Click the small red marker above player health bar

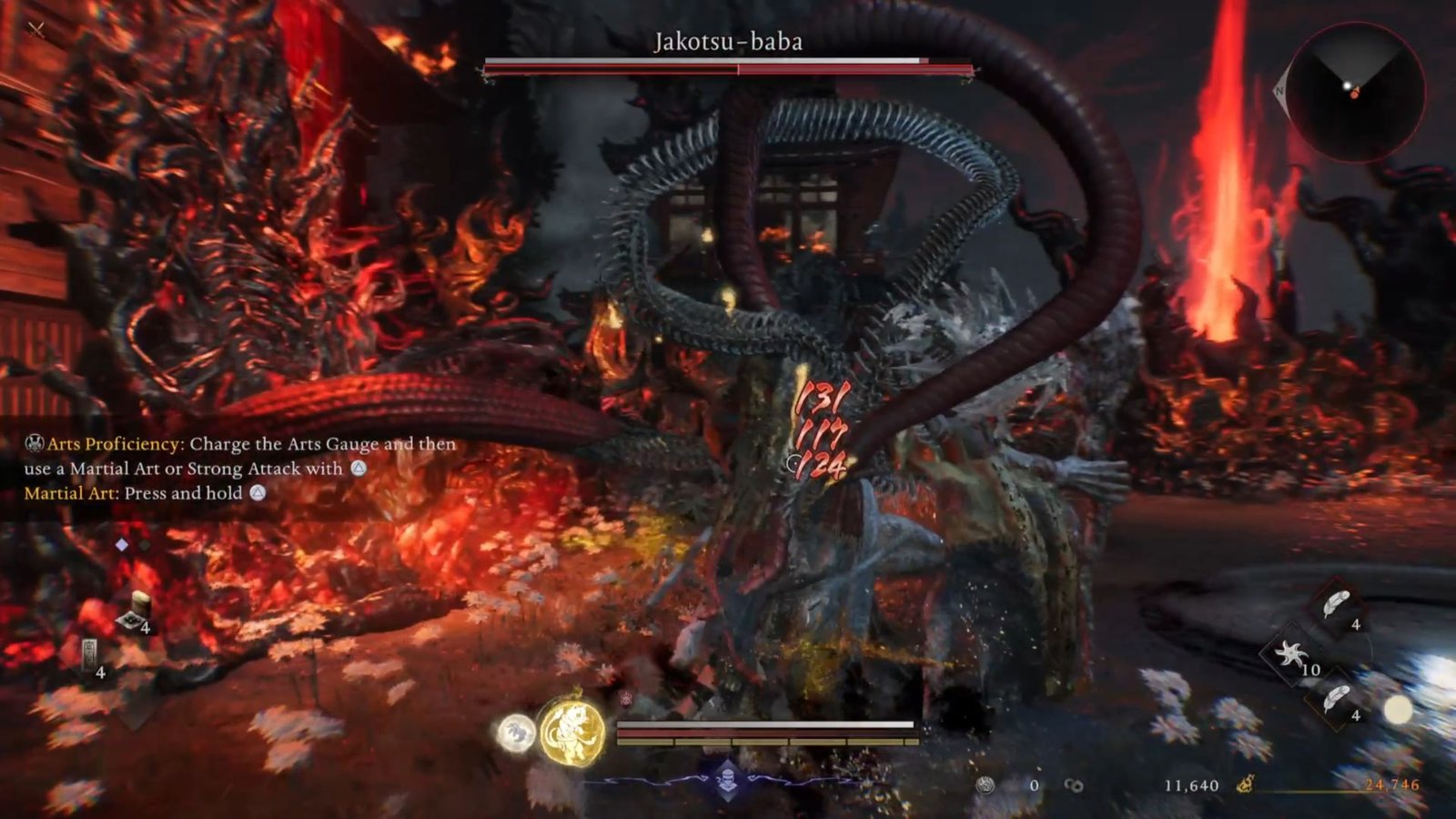point(626,699)
